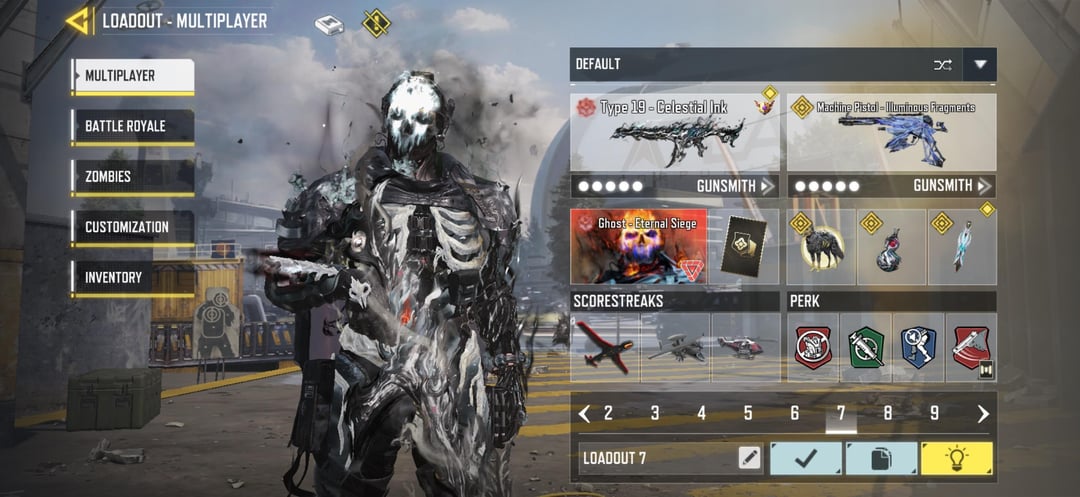Image resolution: width=1080 pixels, height=497 pixels.
Task: Open Gunsmith for the Type 19
Action: pos(735,186)
